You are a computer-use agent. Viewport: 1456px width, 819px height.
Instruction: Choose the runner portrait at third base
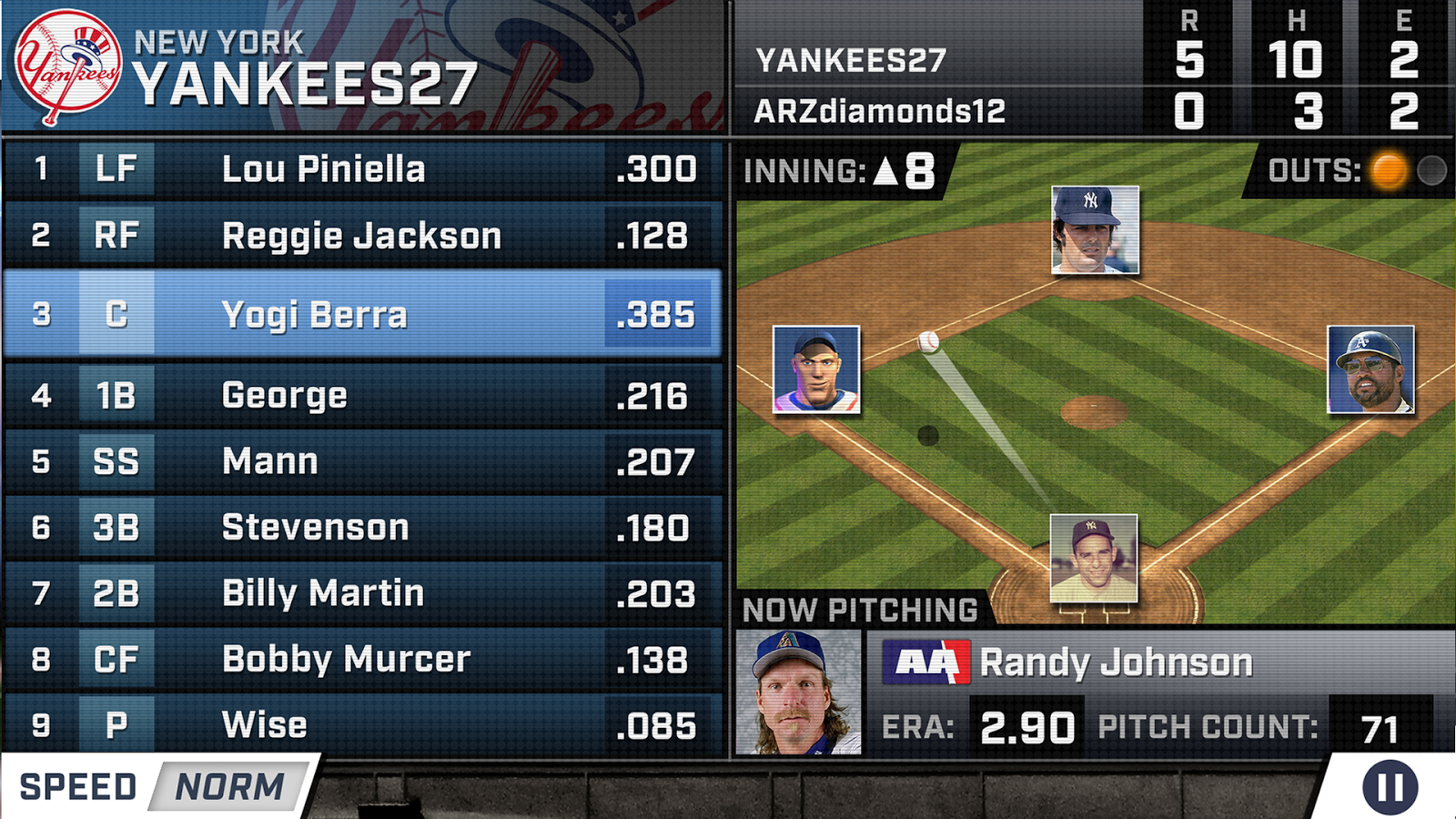(816, 369)
